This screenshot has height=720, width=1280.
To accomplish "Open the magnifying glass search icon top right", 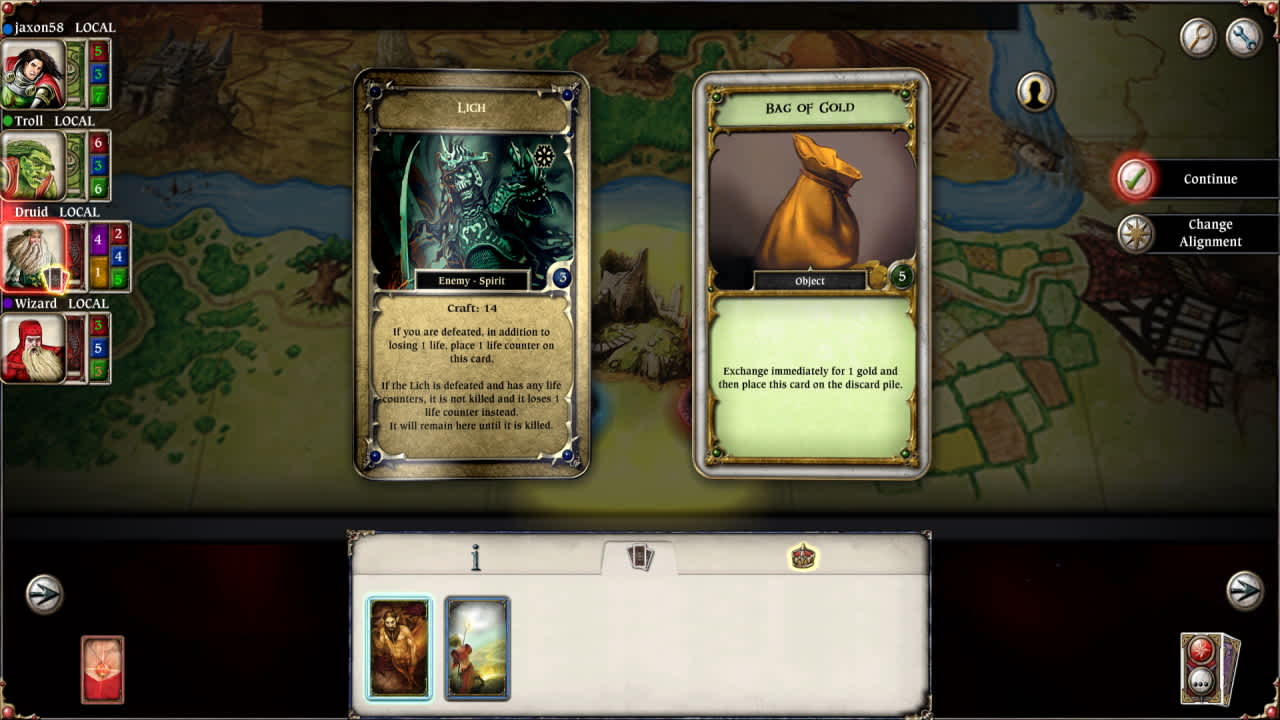I will (1197, 39).
